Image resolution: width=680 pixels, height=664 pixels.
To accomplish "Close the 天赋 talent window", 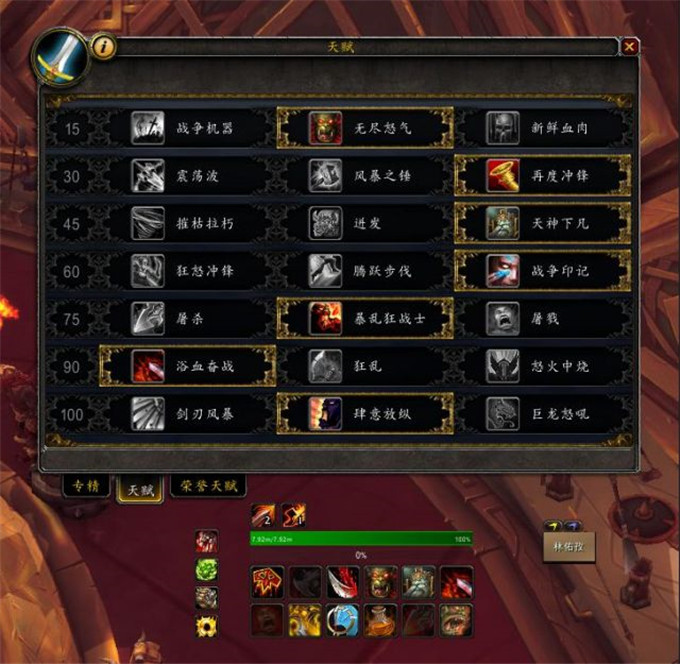I will point(629,46).
